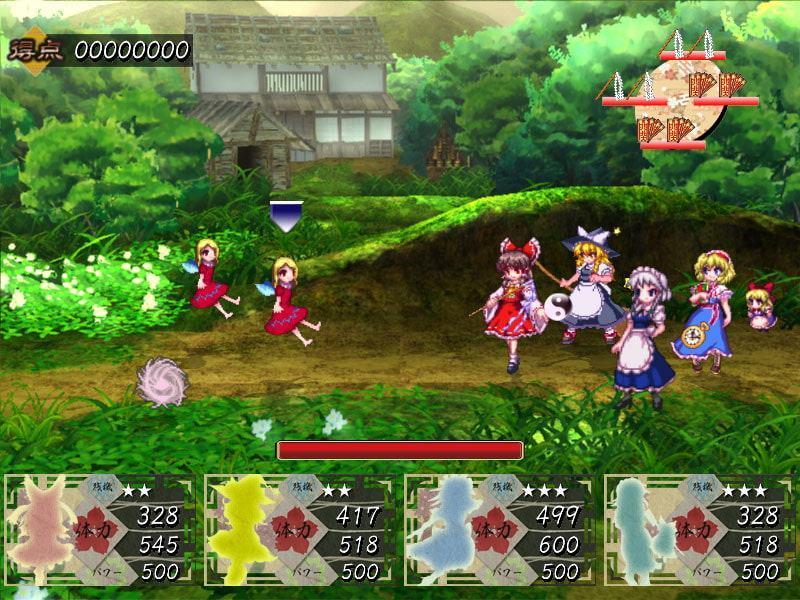800x600 pixels.
Task: Select the yellow Marisa silhouette status panel
Action: pyautogui.click(x=297, y=529)
